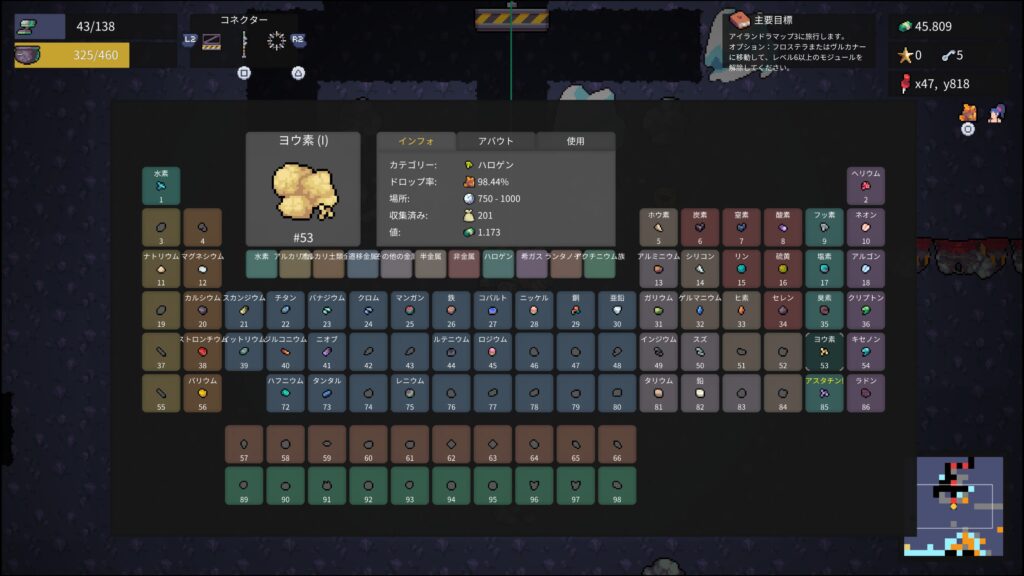The height and width of the screenshot is (576, 1024).
Task: Select the 硫黄 element tile
Action: [783, 269]
